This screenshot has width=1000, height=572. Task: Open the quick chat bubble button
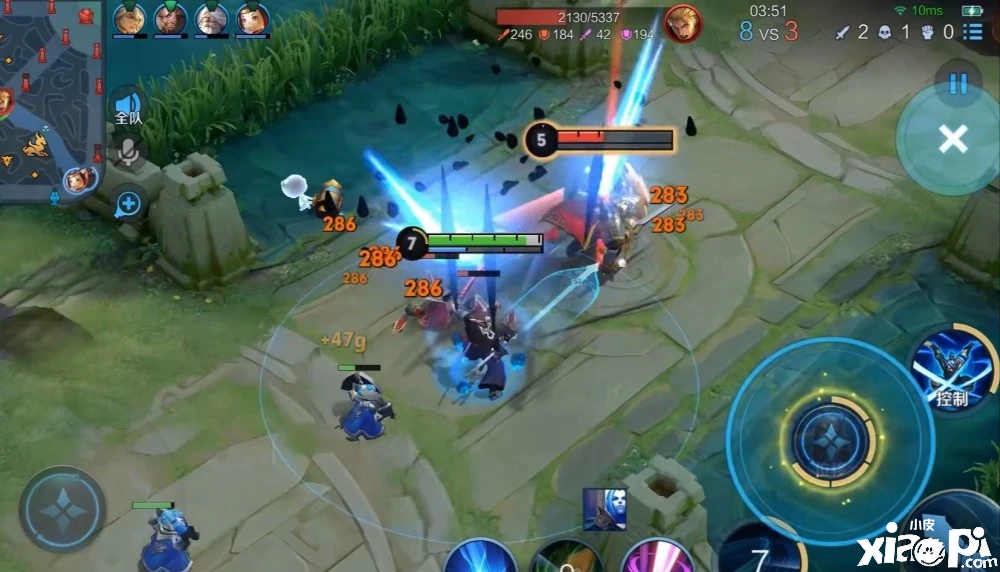[127, 205]
